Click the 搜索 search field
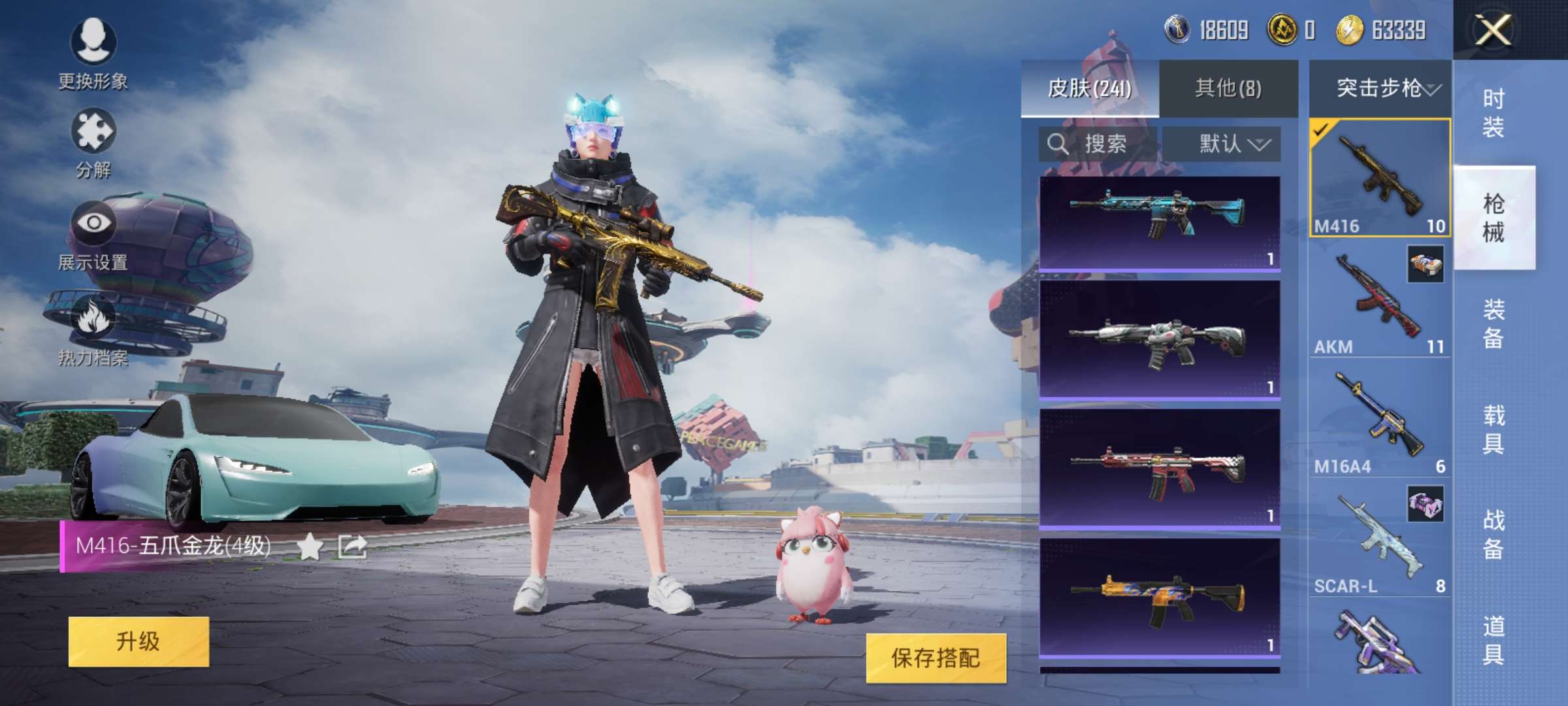Screen dimensions: 1568x706 click(1098, 144)
